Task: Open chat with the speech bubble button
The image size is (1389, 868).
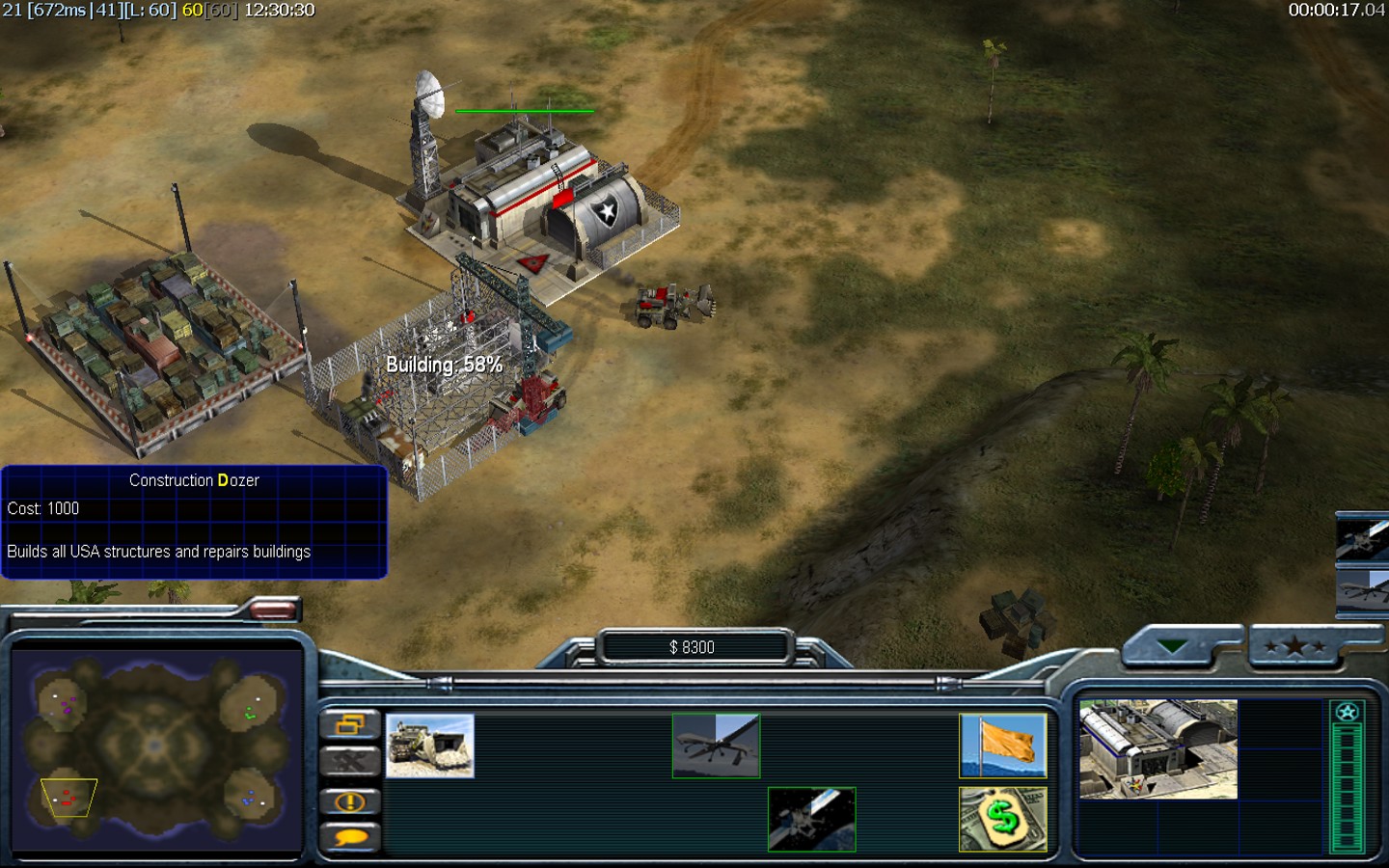Action: click(x=349, y=837)
